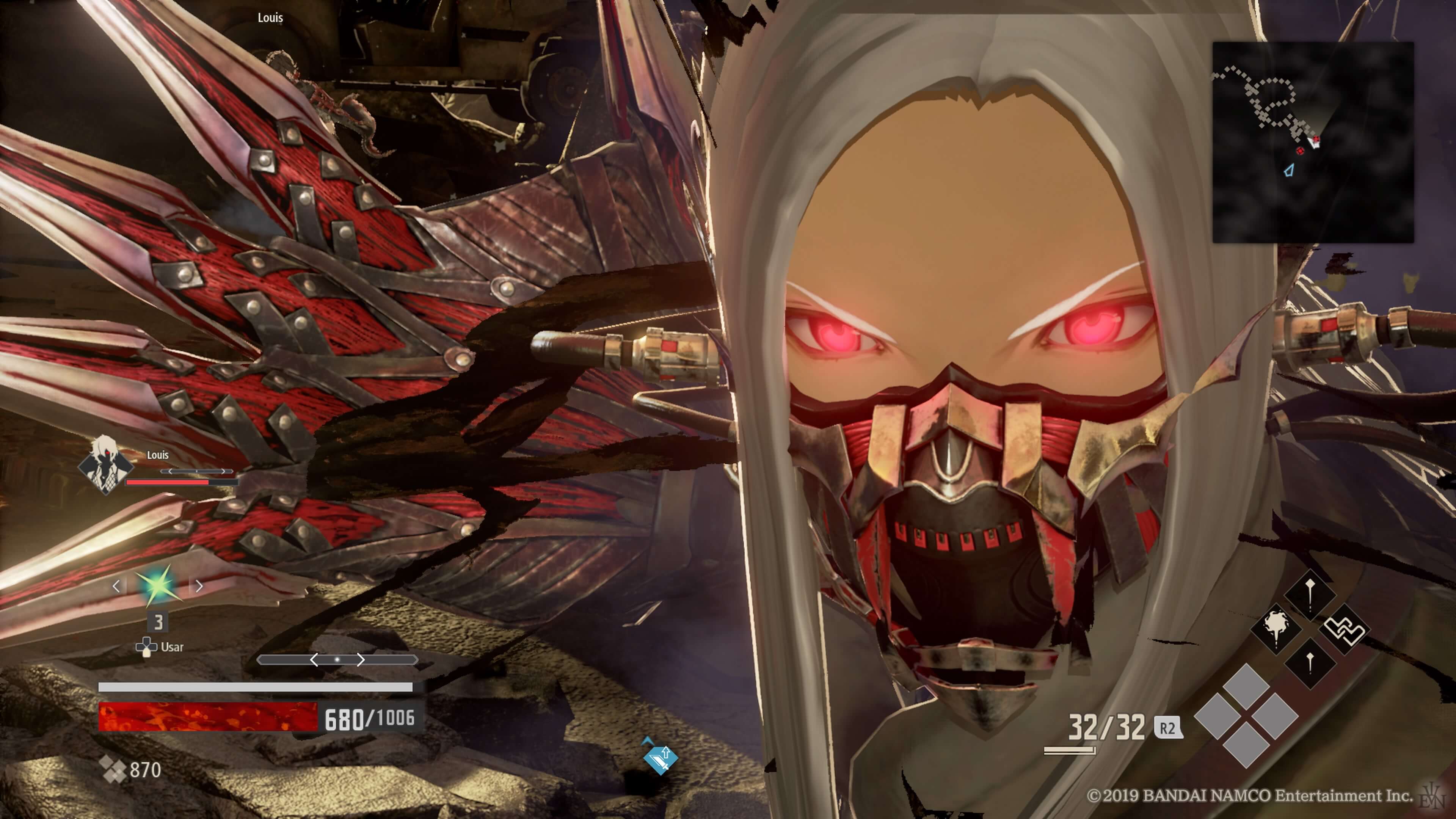The width and height of the screenshot is (1456, 819).
Task: Select the blue sword buff icon
Action: [660, 758]
